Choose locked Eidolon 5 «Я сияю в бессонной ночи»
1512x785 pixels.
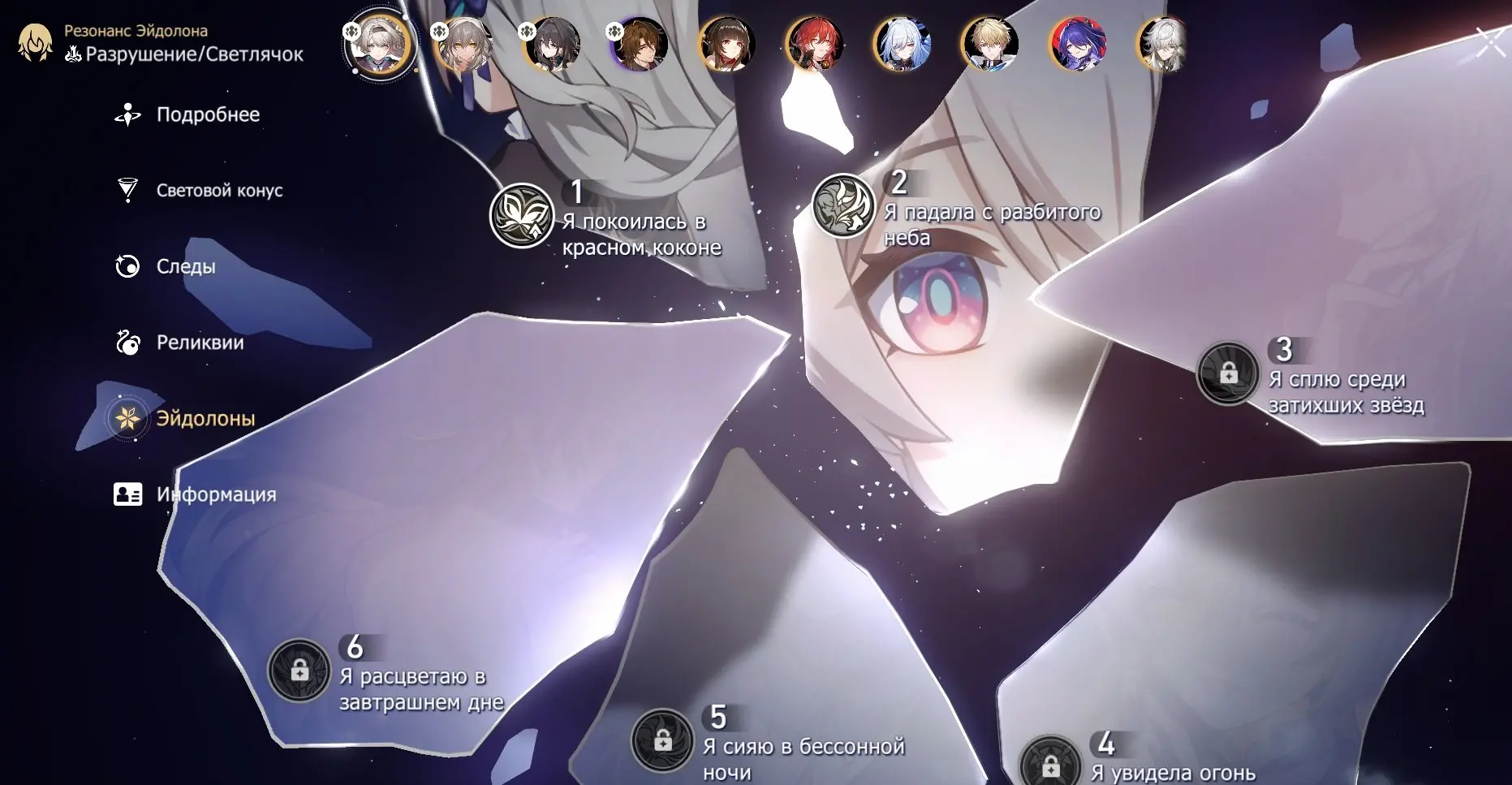pos(662,740)
